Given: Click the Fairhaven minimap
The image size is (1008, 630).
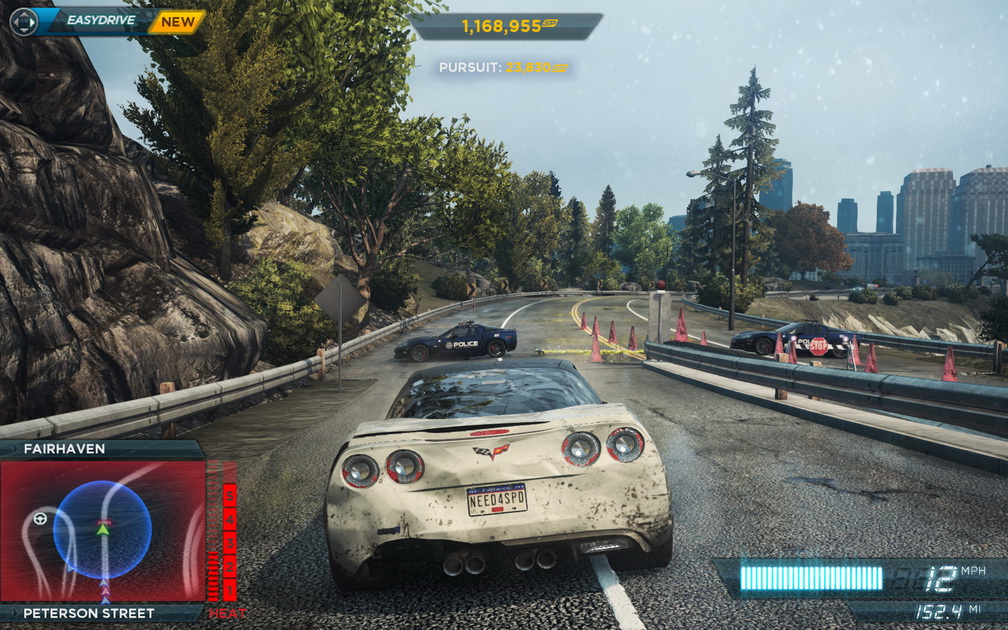Looking at the screenshot, I should click(102, 531).
